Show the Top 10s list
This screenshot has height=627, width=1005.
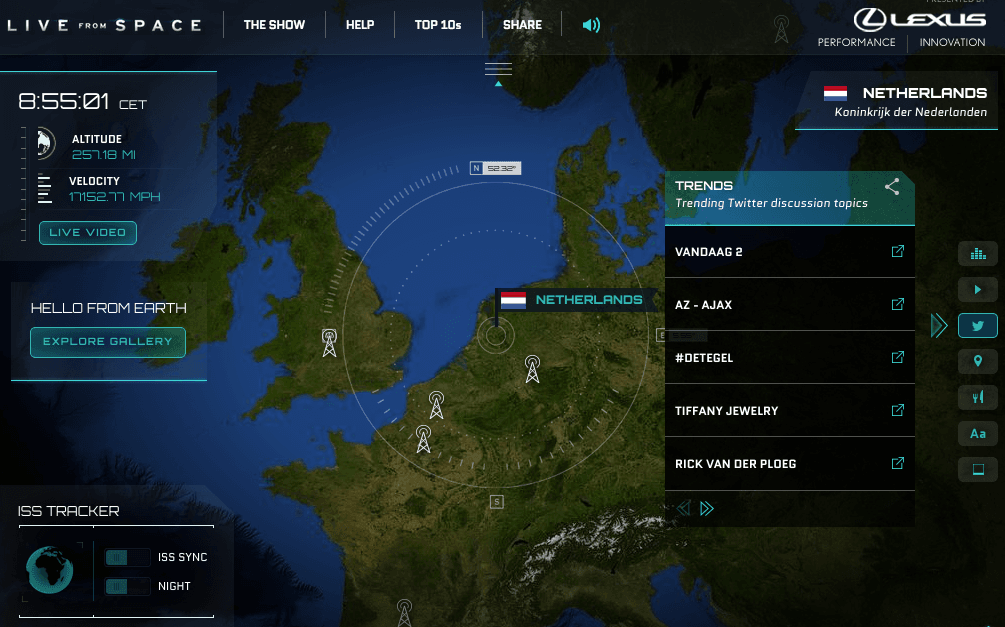pos(438,25)
